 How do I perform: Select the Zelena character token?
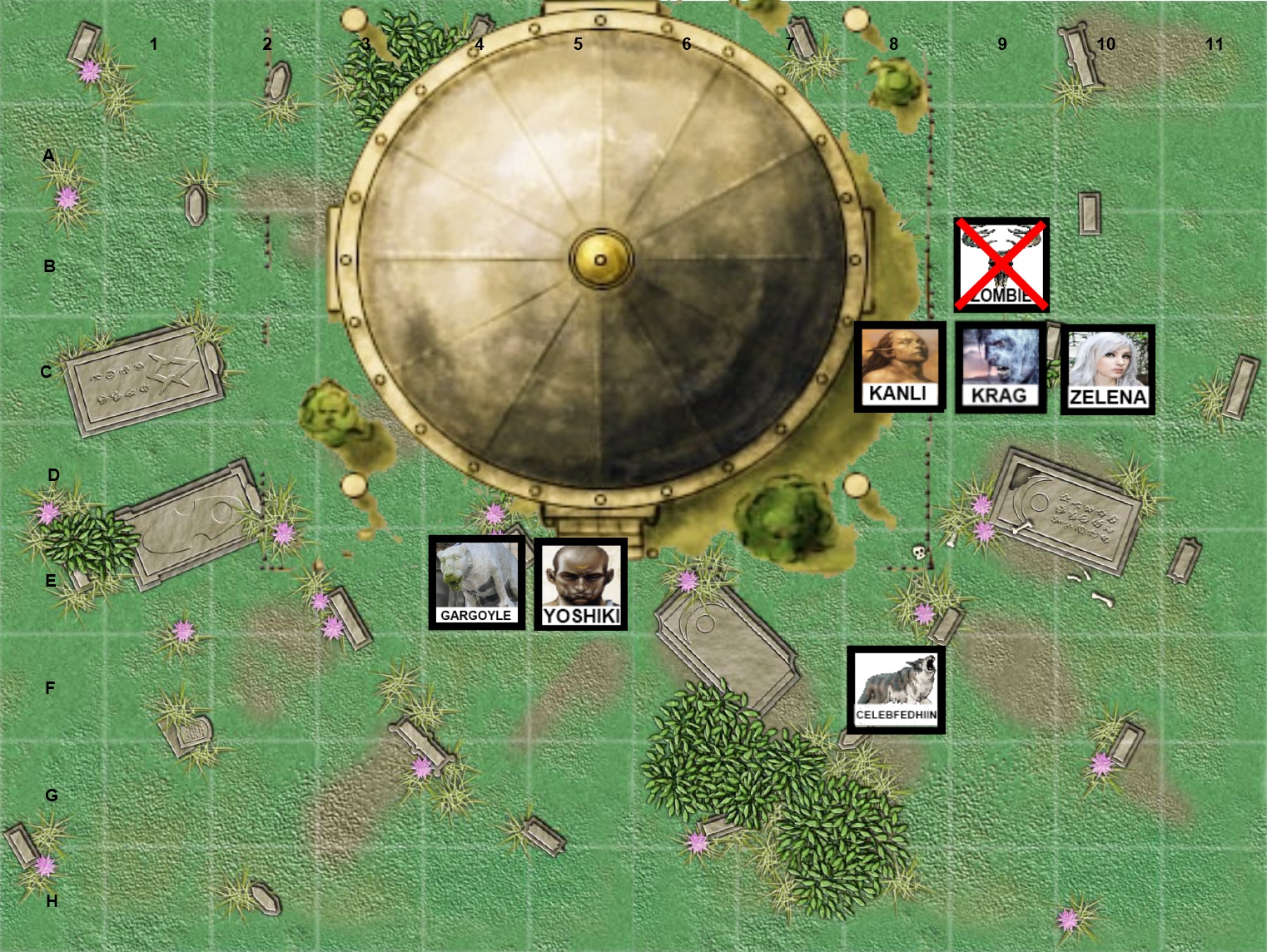(1107, 369)
